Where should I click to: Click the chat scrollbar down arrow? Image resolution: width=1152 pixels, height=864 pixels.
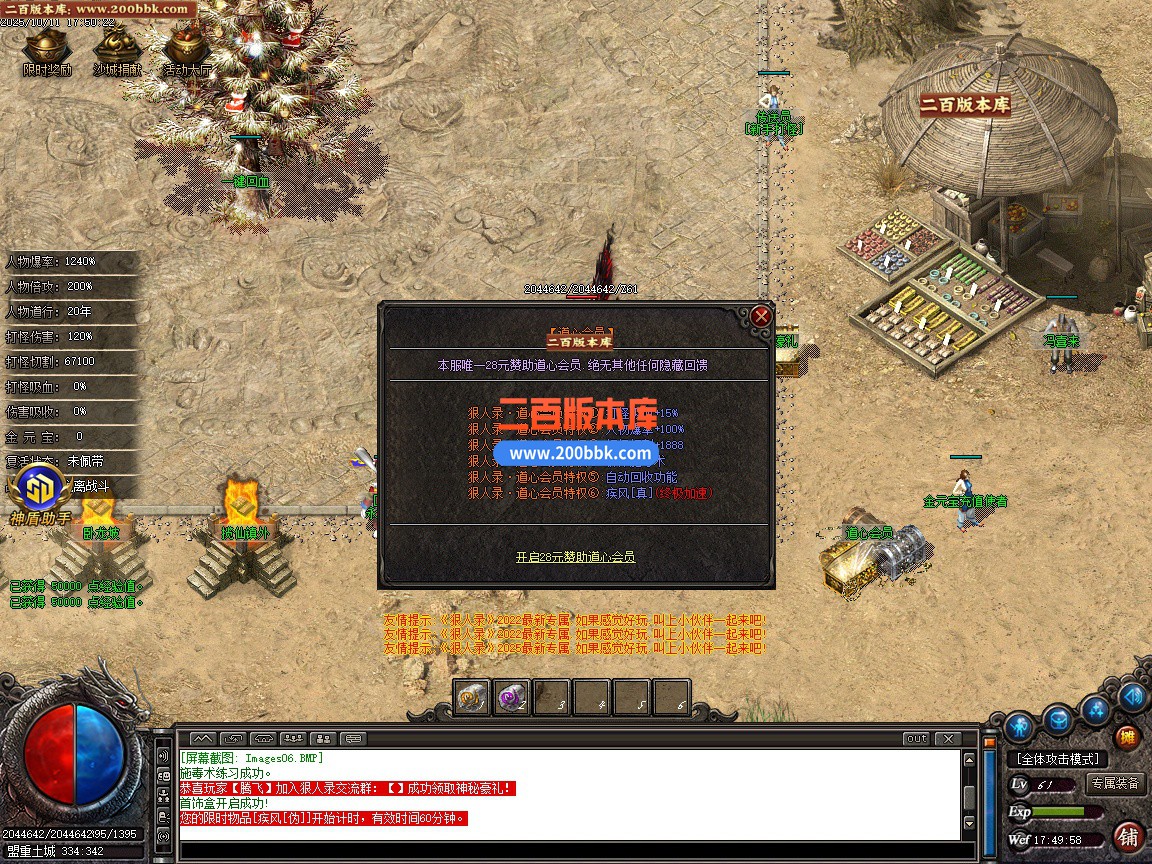pyautogui.click(x=967, y=824)
